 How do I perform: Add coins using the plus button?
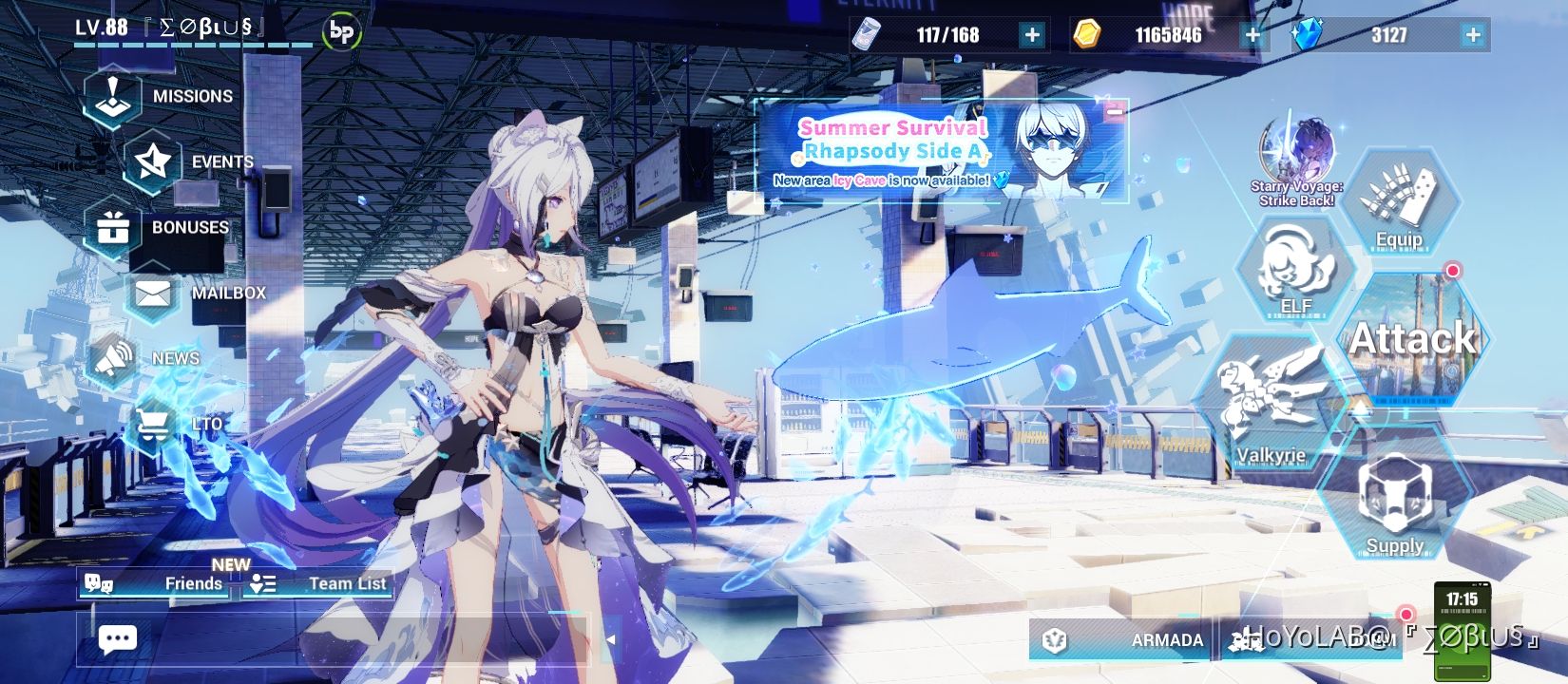[x=1254, y=36]
